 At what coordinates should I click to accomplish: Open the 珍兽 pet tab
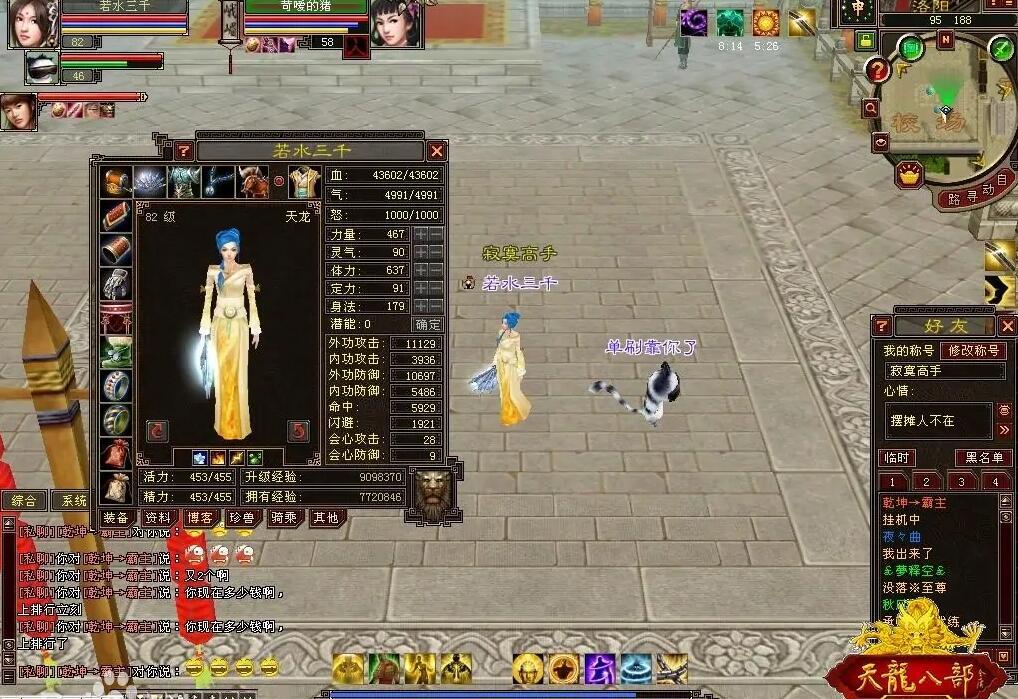point(241,517)
